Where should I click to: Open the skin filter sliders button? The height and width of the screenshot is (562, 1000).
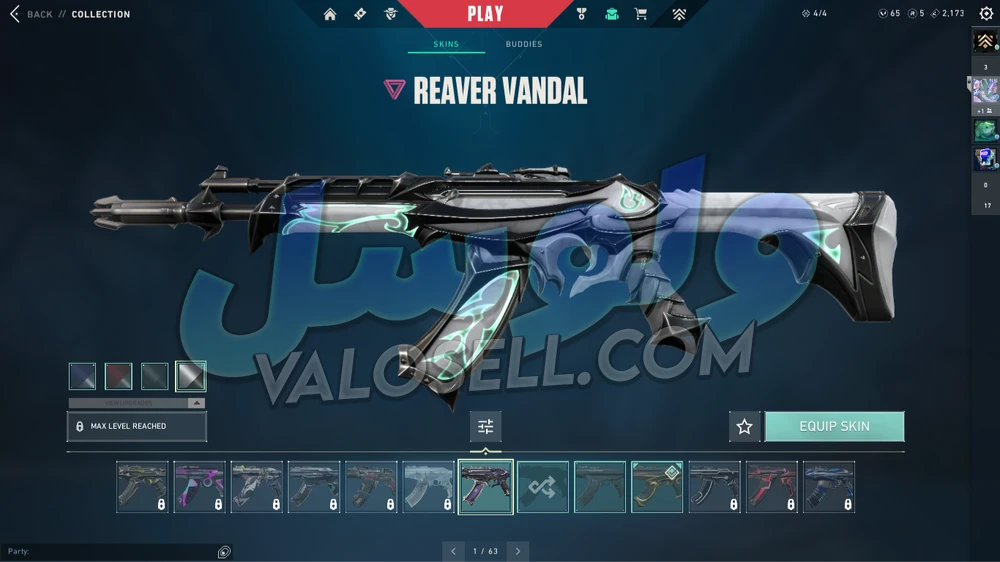coord(486,427)
